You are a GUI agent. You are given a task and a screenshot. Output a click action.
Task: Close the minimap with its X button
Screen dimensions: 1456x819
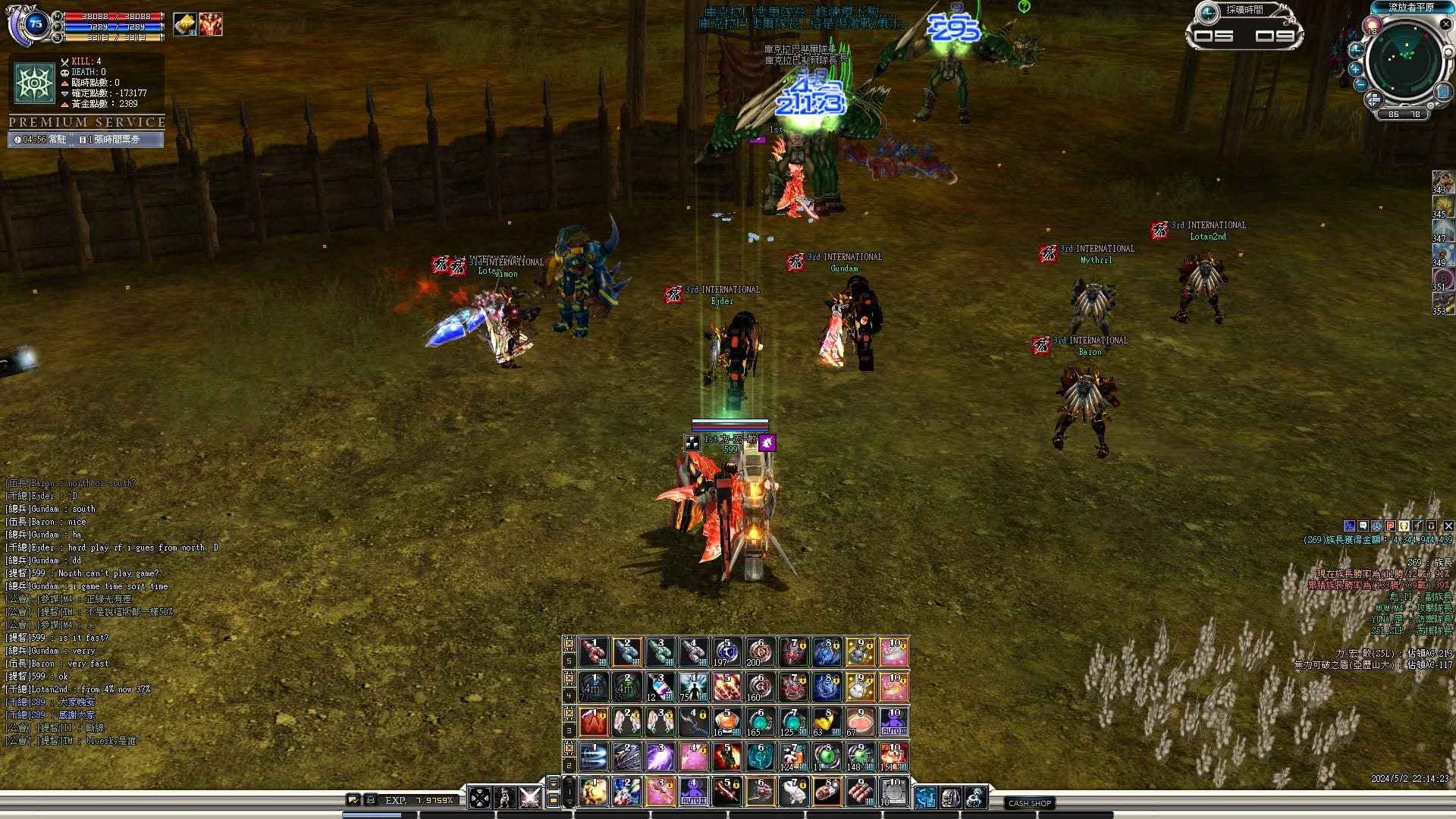point(1445,24)
